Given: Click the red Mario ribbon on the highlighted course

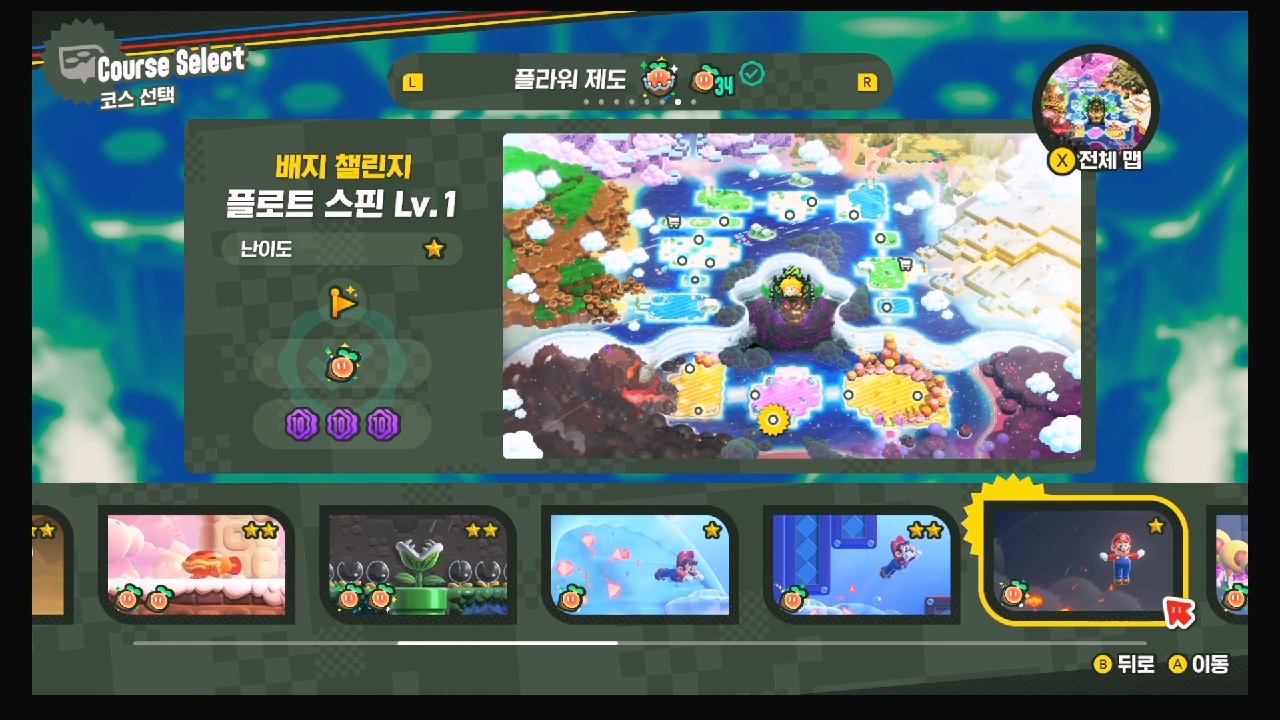Looking at the screenshot, I should (1178, 615).
